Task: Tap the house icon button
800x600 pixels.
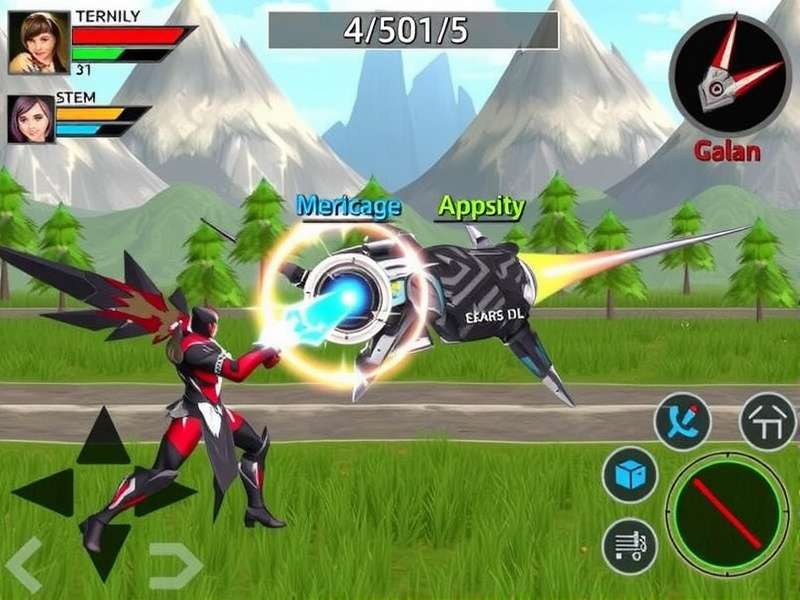Action: point(767,421)
